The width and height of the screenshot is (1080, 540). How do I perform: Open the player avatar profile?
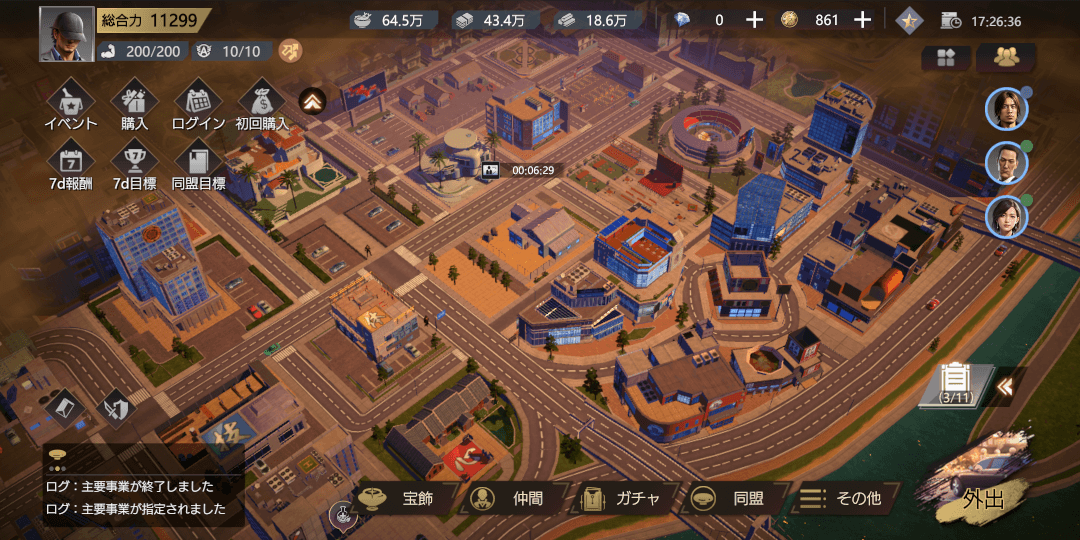(67, 34)
